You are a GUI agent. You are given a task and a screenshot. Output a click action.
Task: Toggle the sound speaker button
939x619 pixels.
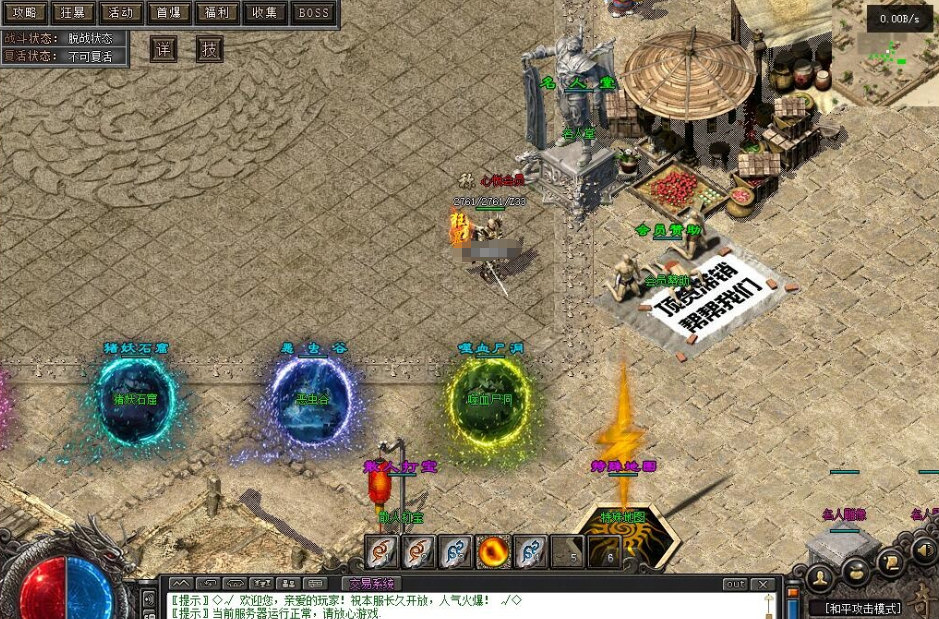924,549
